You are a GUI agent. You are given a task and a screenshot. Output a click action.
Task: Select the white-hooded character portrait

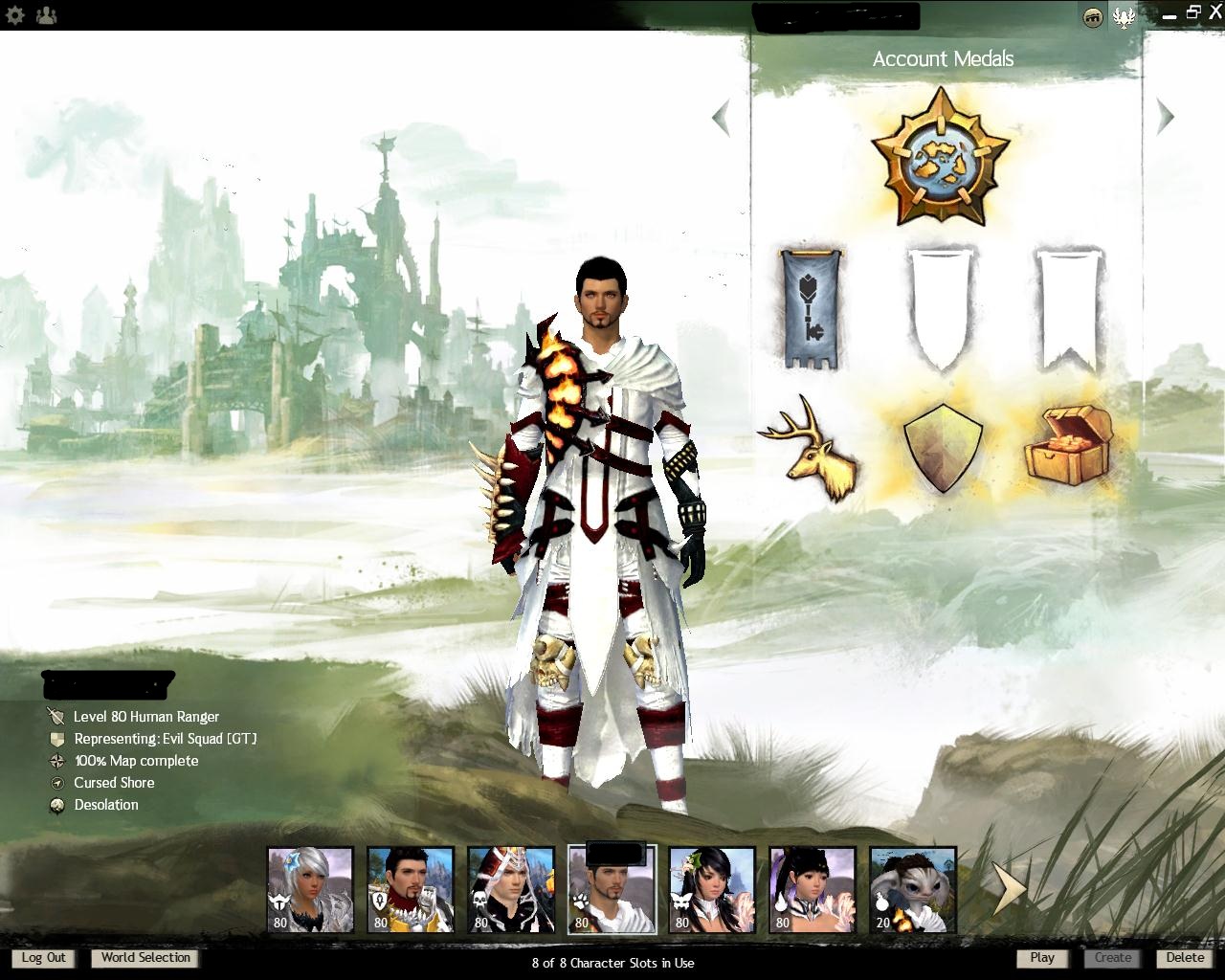coord(511,890)
